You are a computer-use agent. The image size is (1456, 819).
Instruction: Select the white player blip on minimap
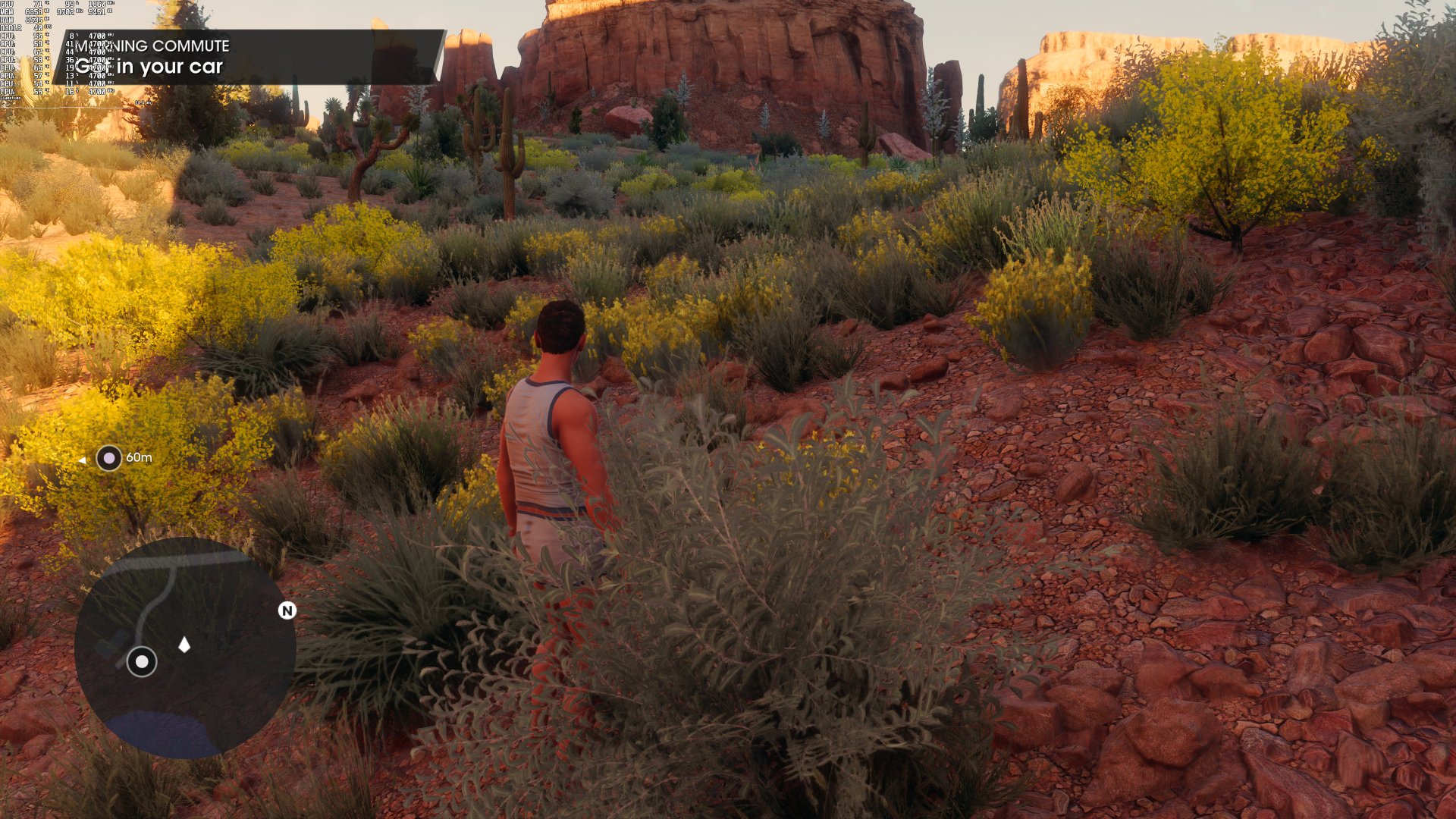(x=141, y=662)
